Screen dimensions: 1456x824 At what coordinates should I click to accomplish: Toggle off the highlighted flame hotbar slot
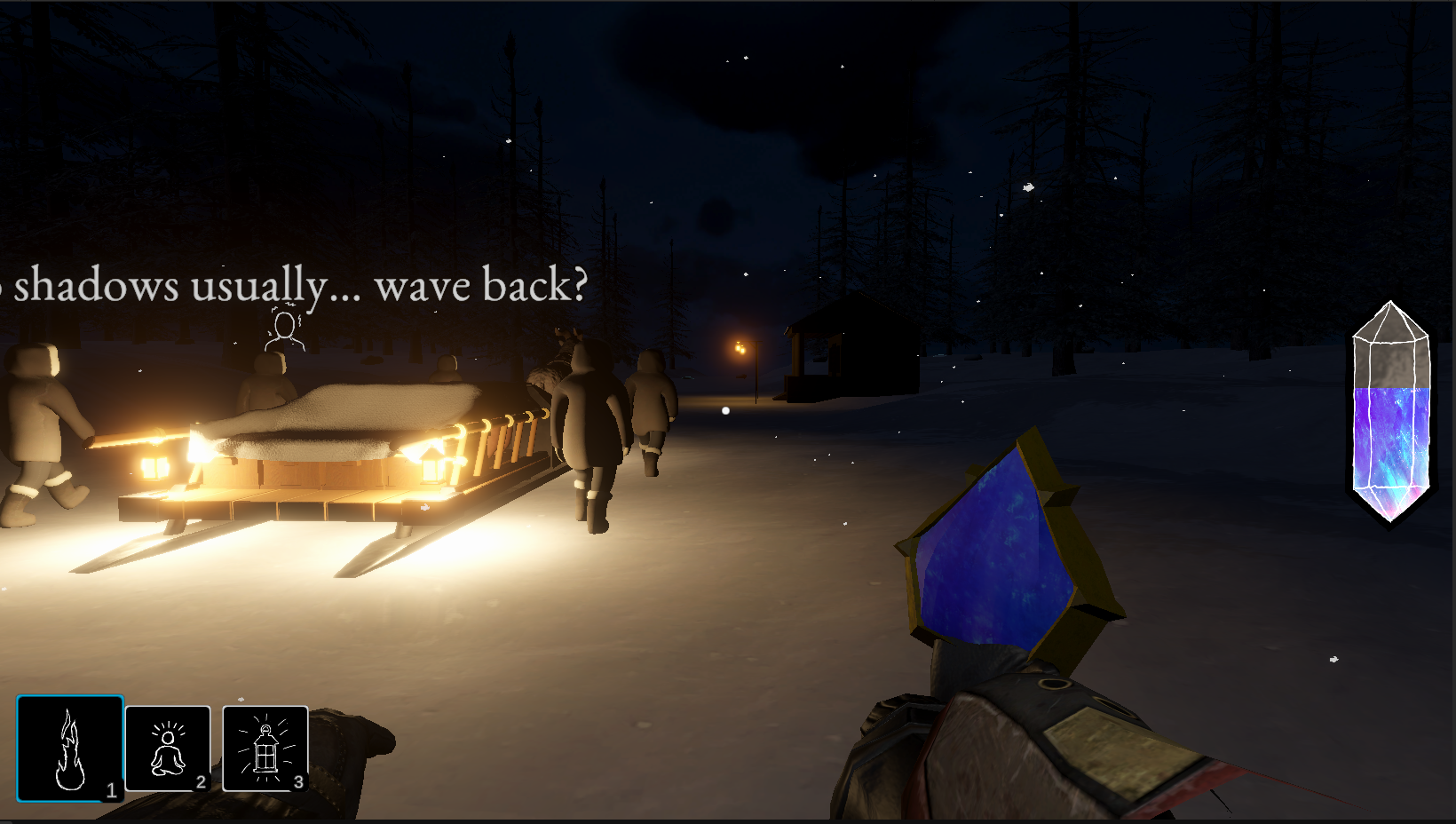click(x=68, y=749)
